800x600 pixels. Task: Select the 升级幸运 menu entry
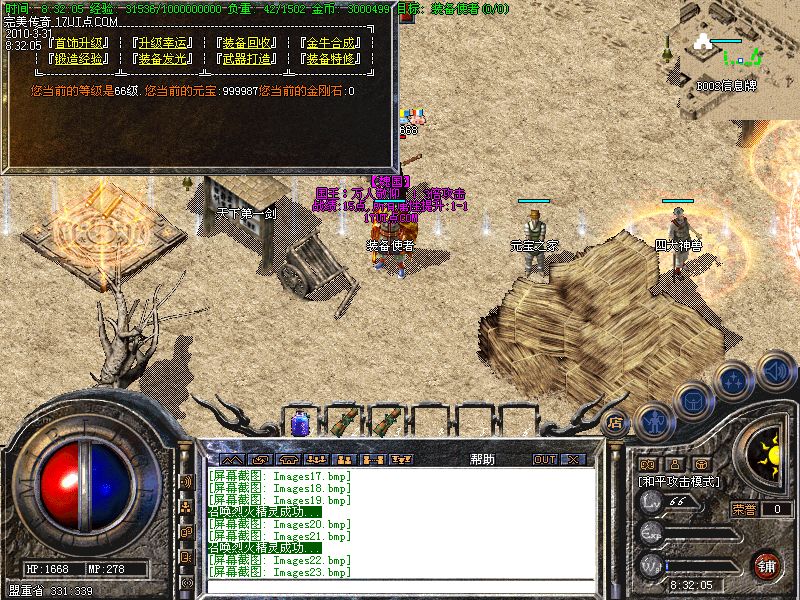click(161, 43)
